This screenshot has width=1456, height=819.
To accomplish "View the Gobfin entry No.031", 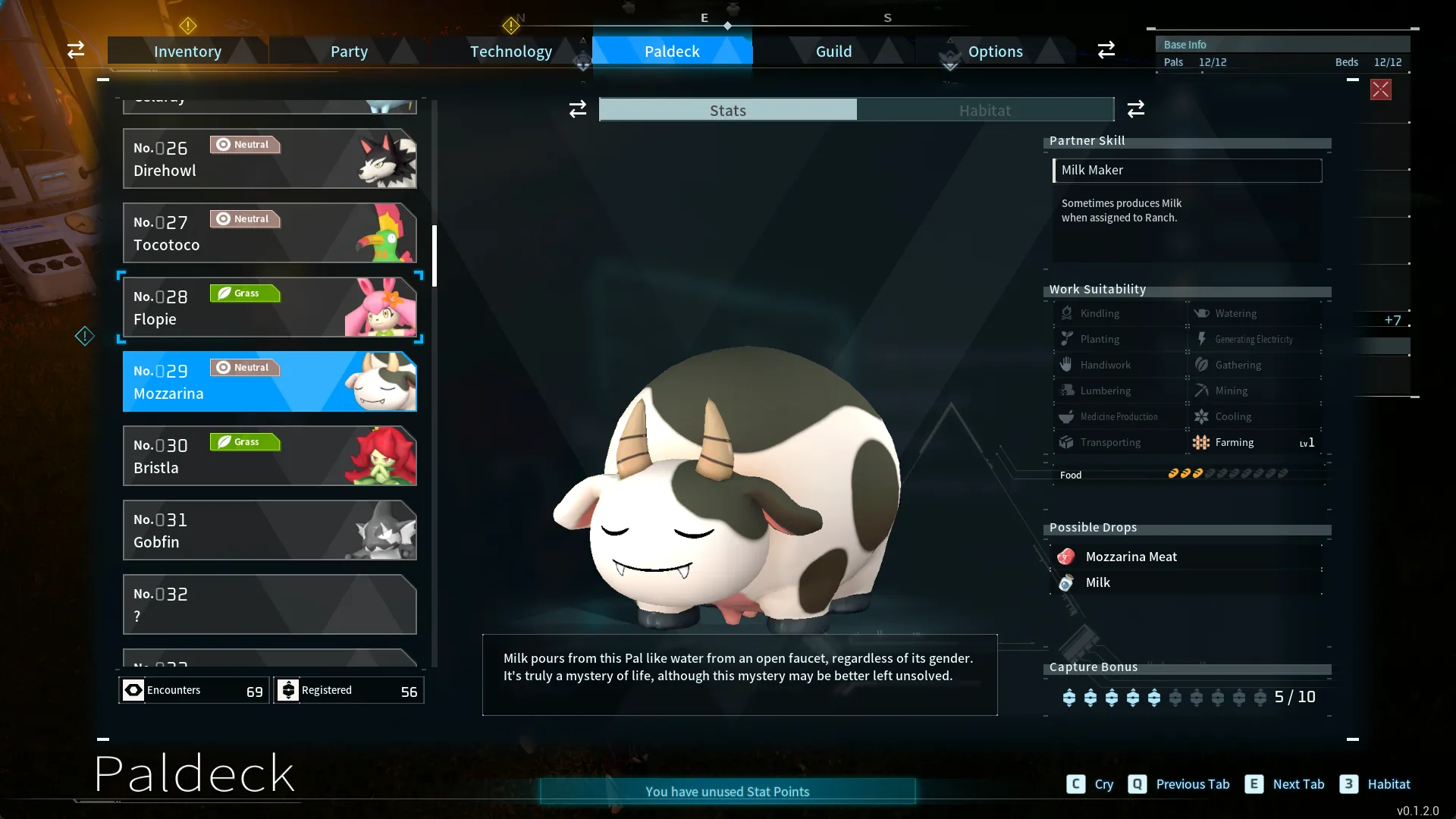I will pos(269,530).
